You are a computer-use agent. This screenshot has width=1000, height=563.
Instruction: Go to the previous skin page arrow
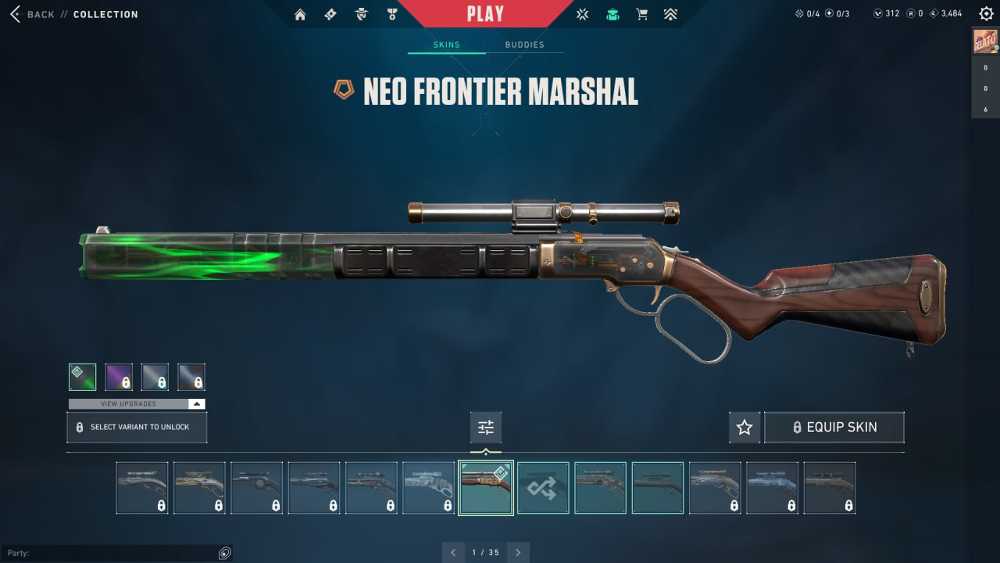point(454,552)
